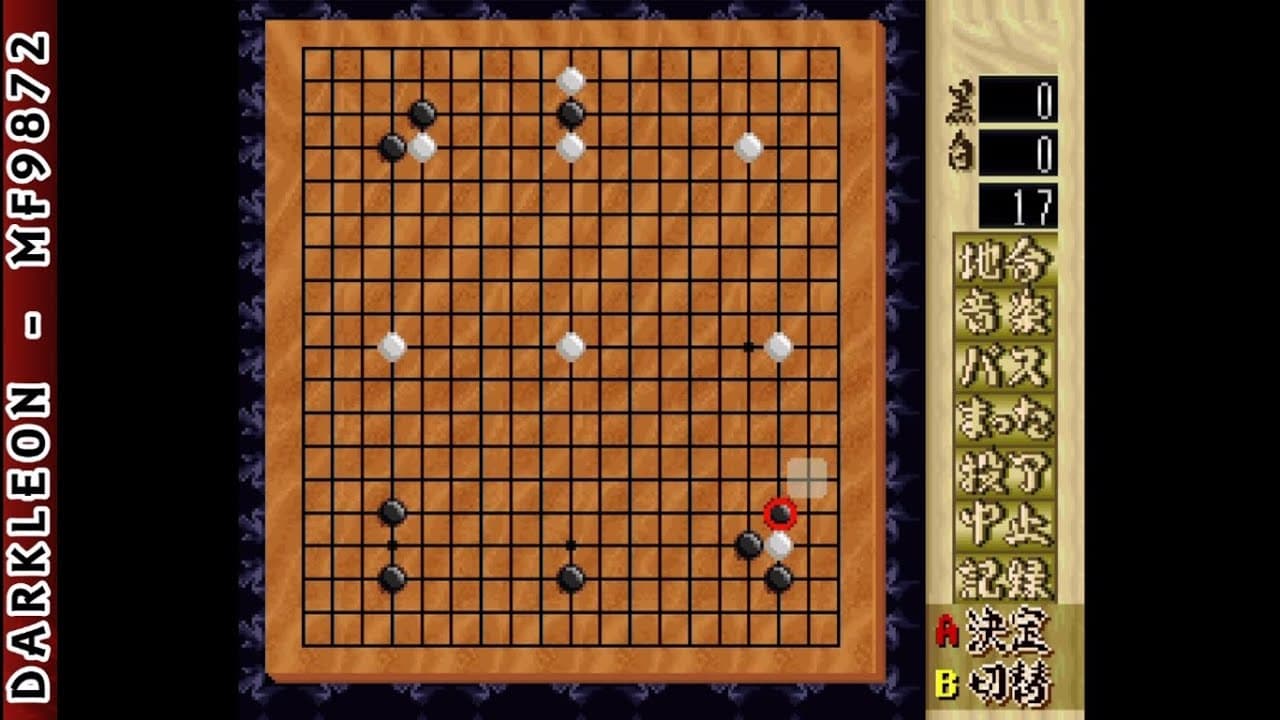
Task: Click the star point near the right white stone
Action: pyautogui.click(x=748, y=345)
